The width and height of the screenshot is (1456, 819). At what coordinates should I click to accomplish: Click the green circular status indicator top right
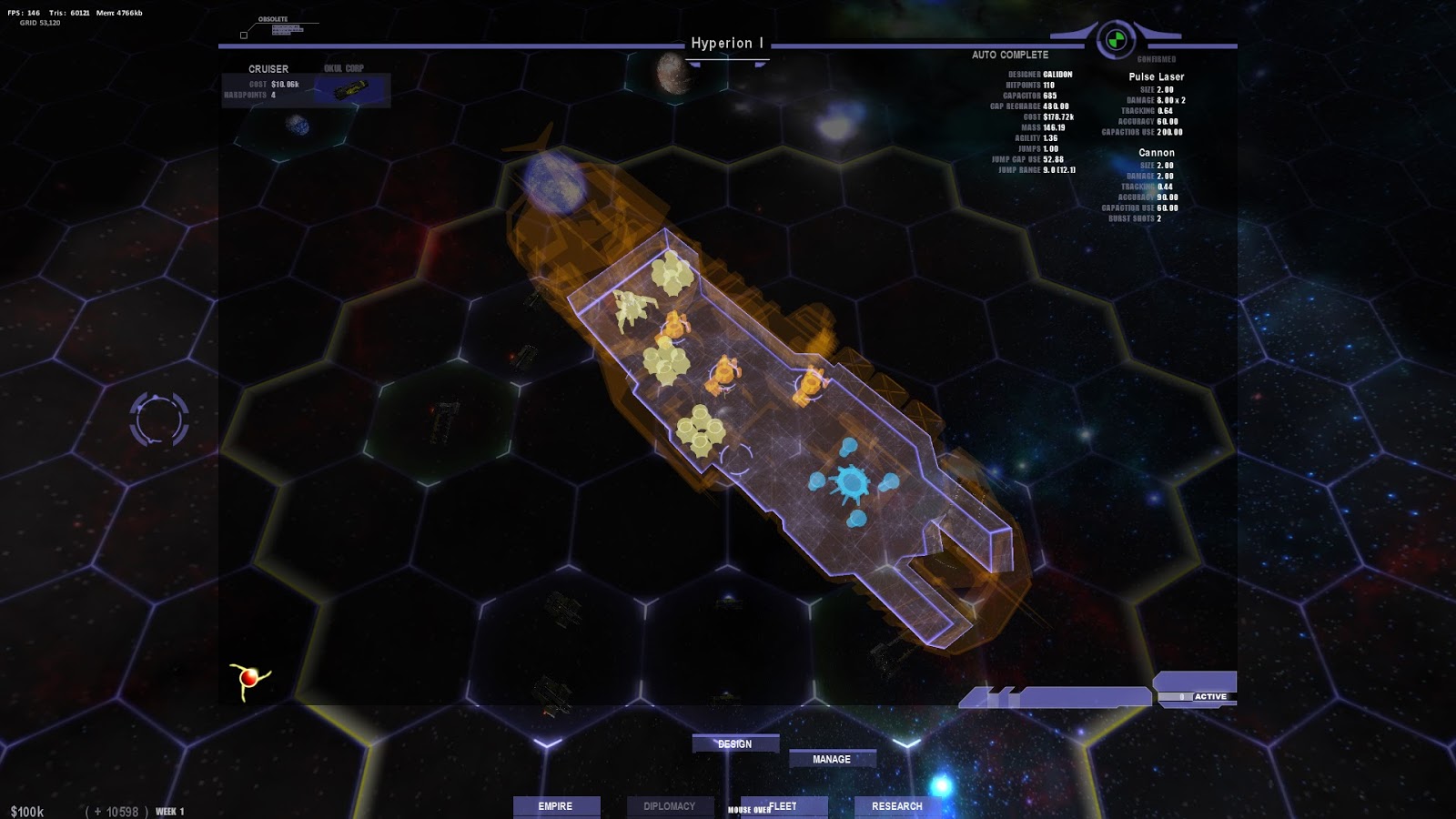coord(1117,37)
